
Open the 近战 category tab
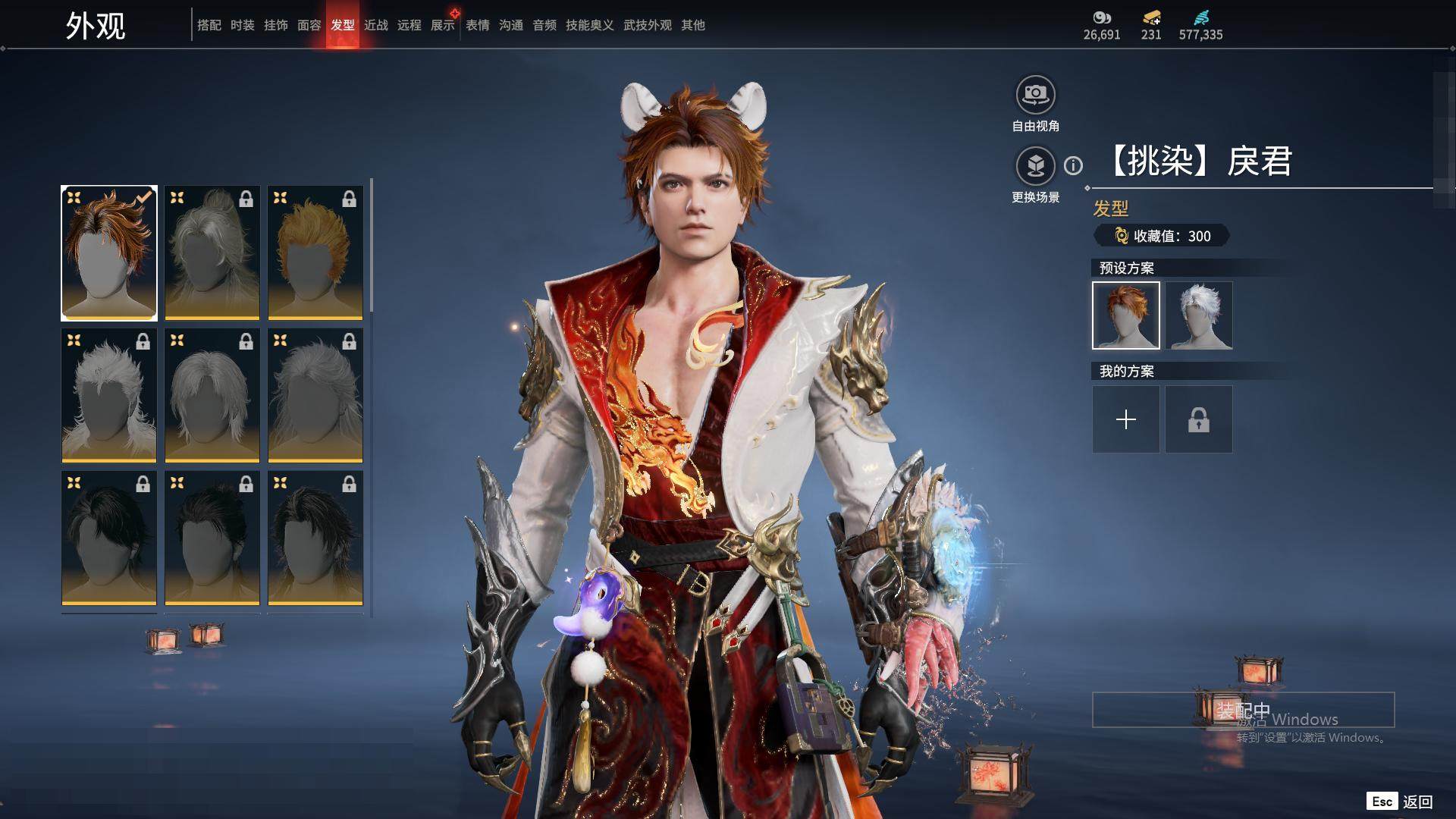tap(376, 25)
